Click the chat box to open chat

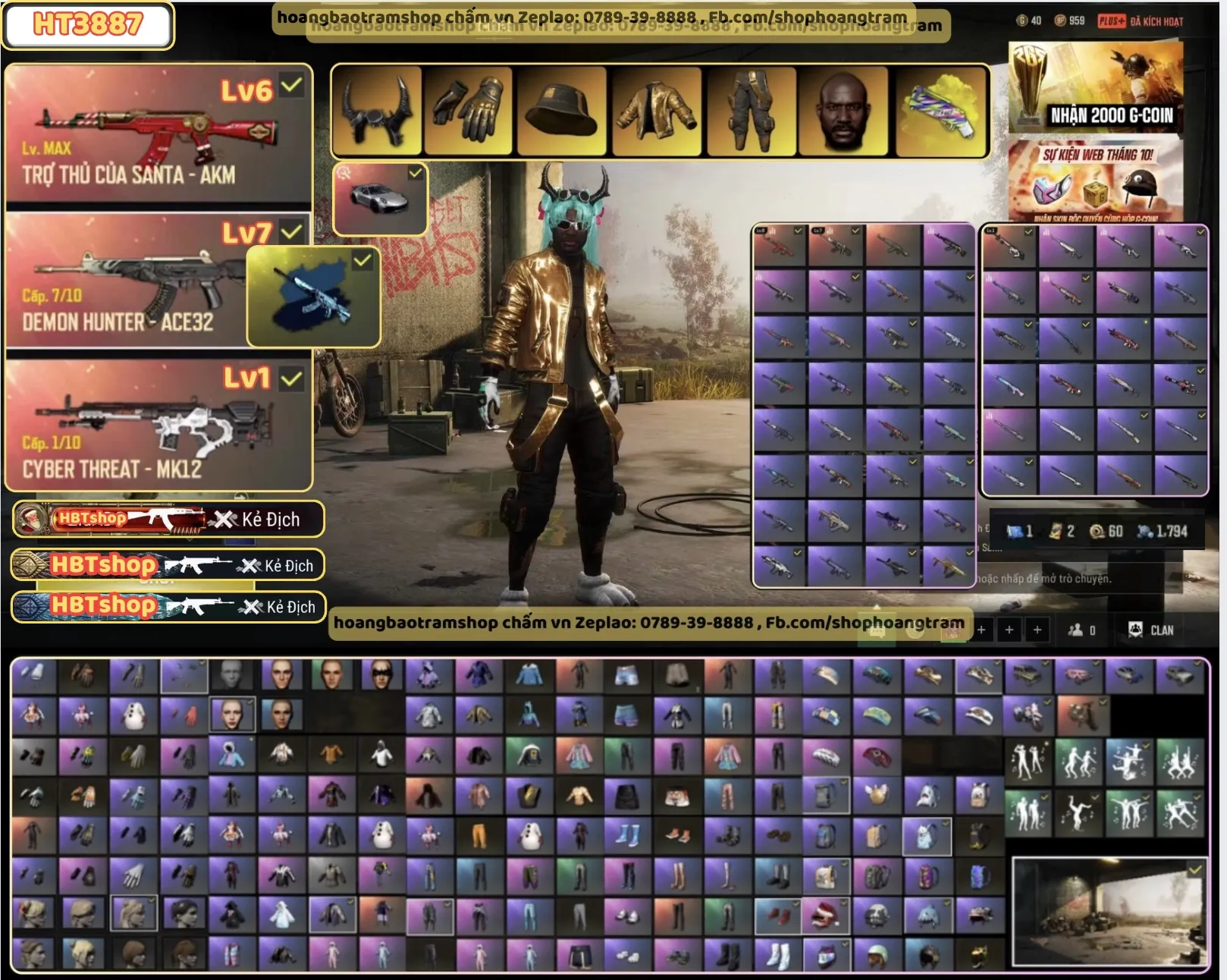[x=1045, y=579]
